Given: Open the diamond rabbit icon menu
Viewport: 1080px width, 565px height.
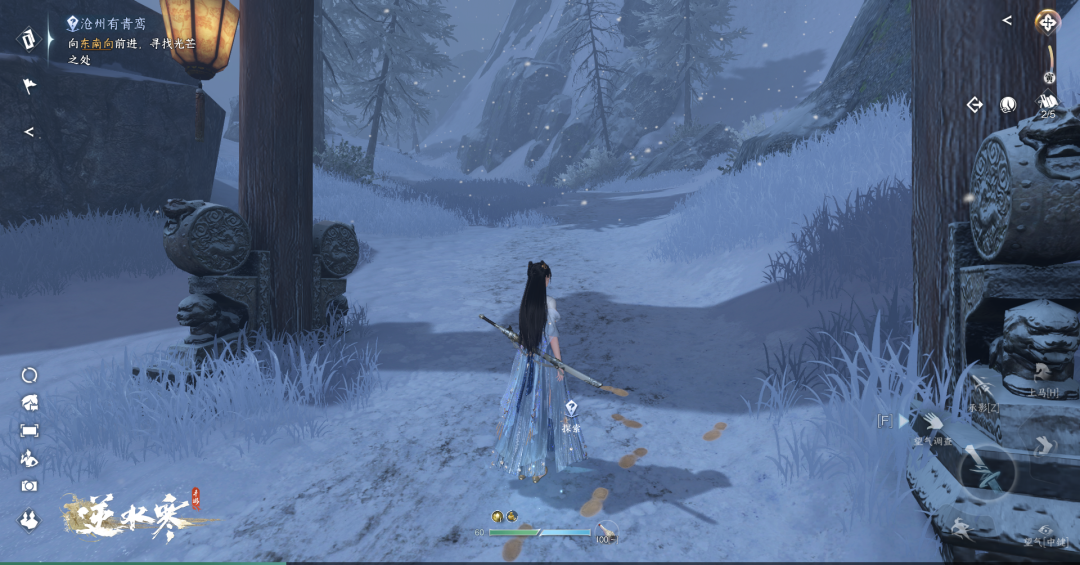Looking at the screenshot, I should click(x=29, y=519).
